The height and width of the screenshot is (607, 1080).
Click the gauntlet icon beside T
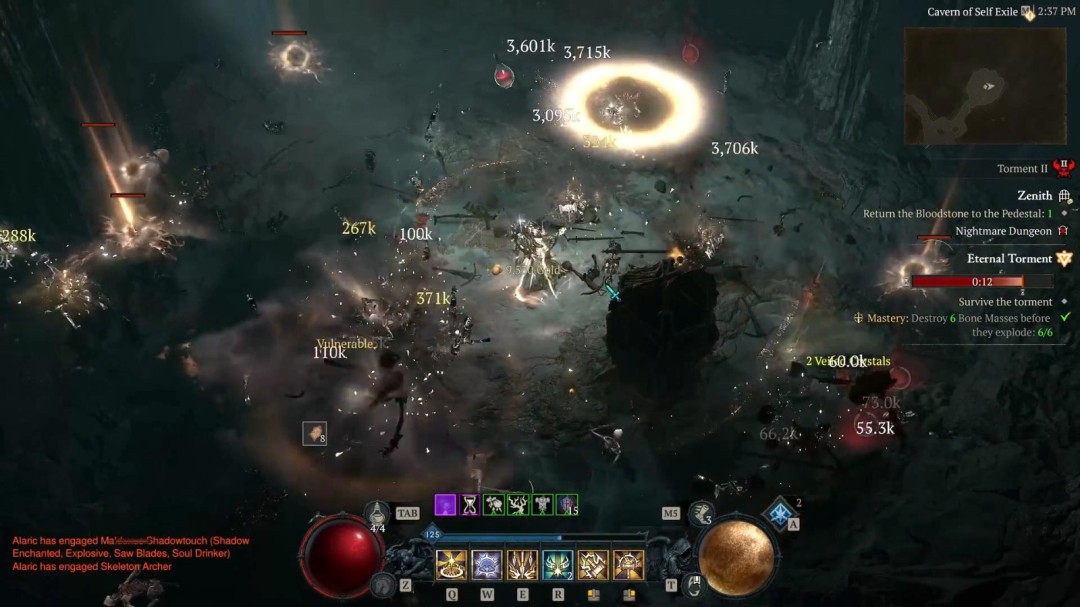click(694, 584)
